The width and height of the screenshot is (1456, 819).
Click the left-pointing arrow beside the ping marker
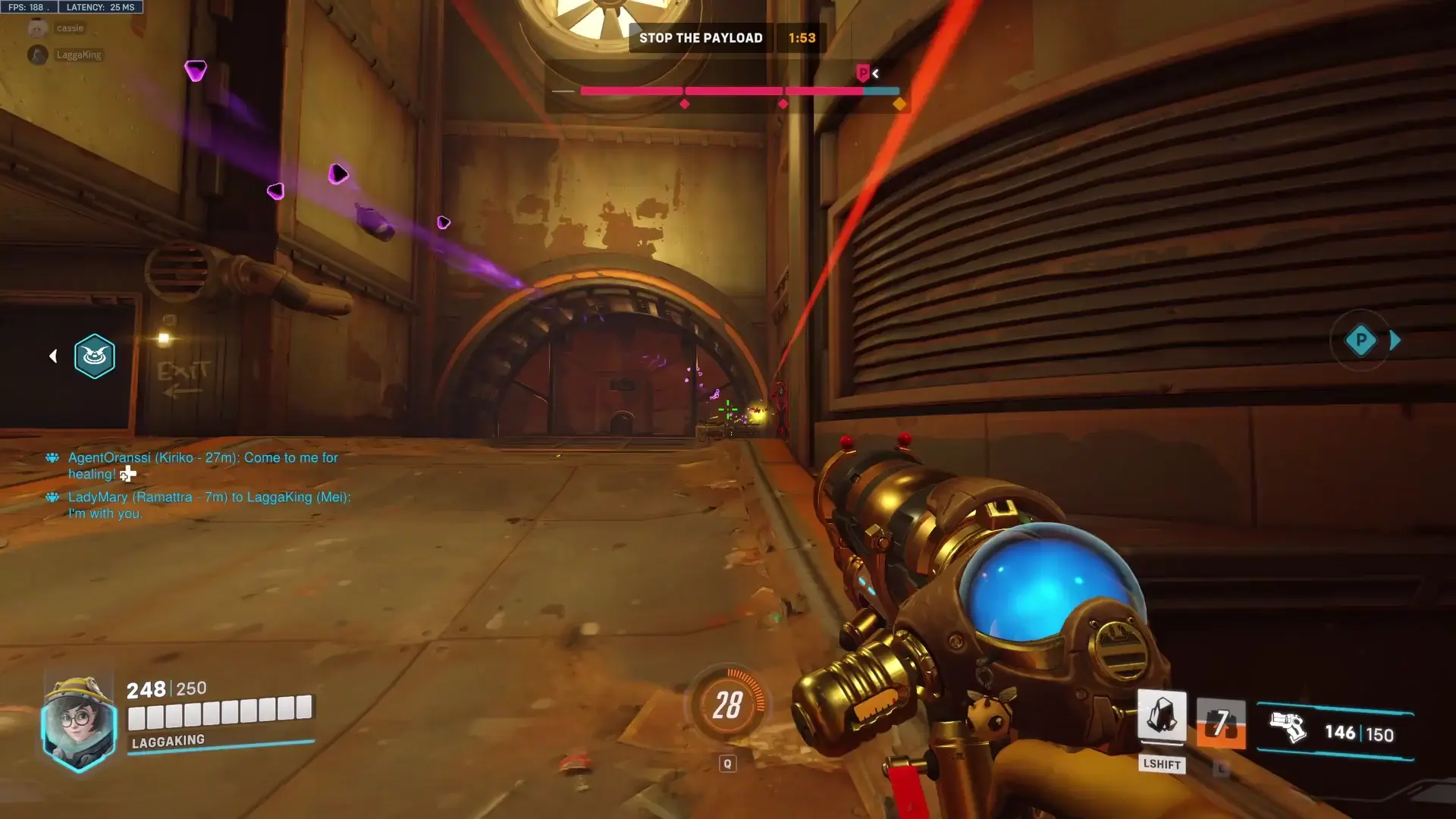tap(53, 356)
